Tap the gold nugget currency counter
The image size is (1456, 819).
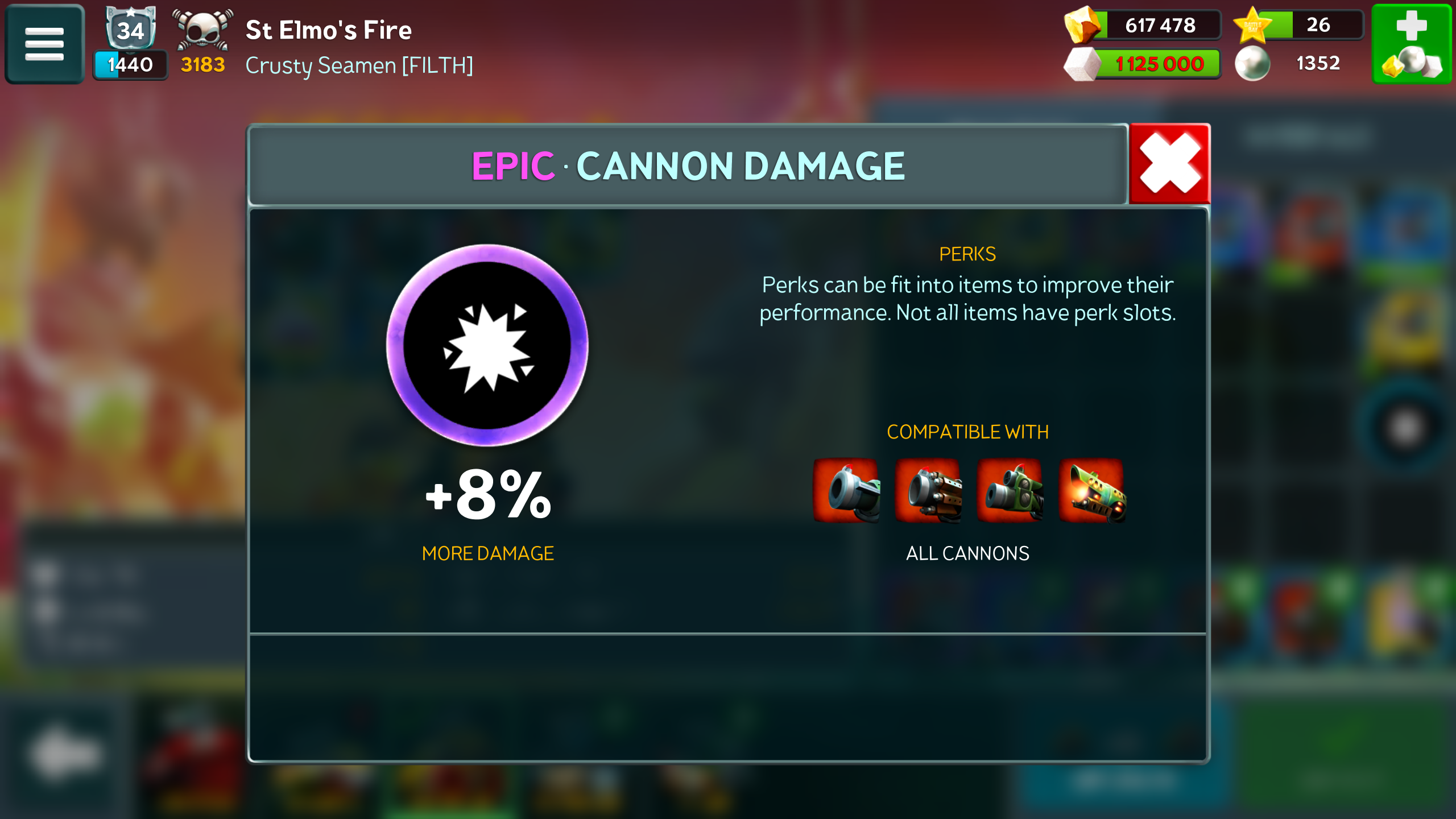[x=1142, y=25]
